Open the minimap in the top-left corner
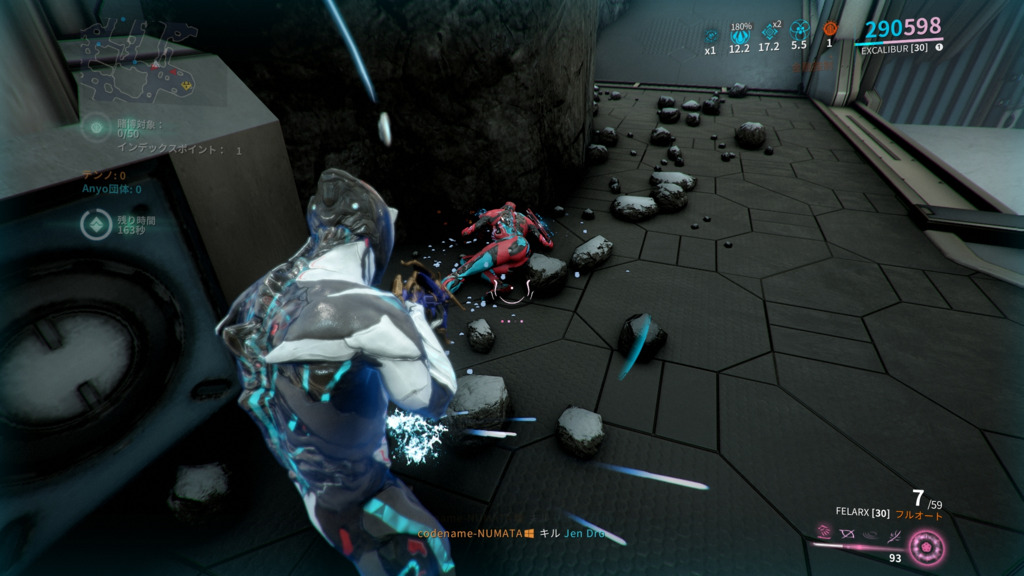The height and width of the screenshot is (576, 1024). click(x=140, y=62)
